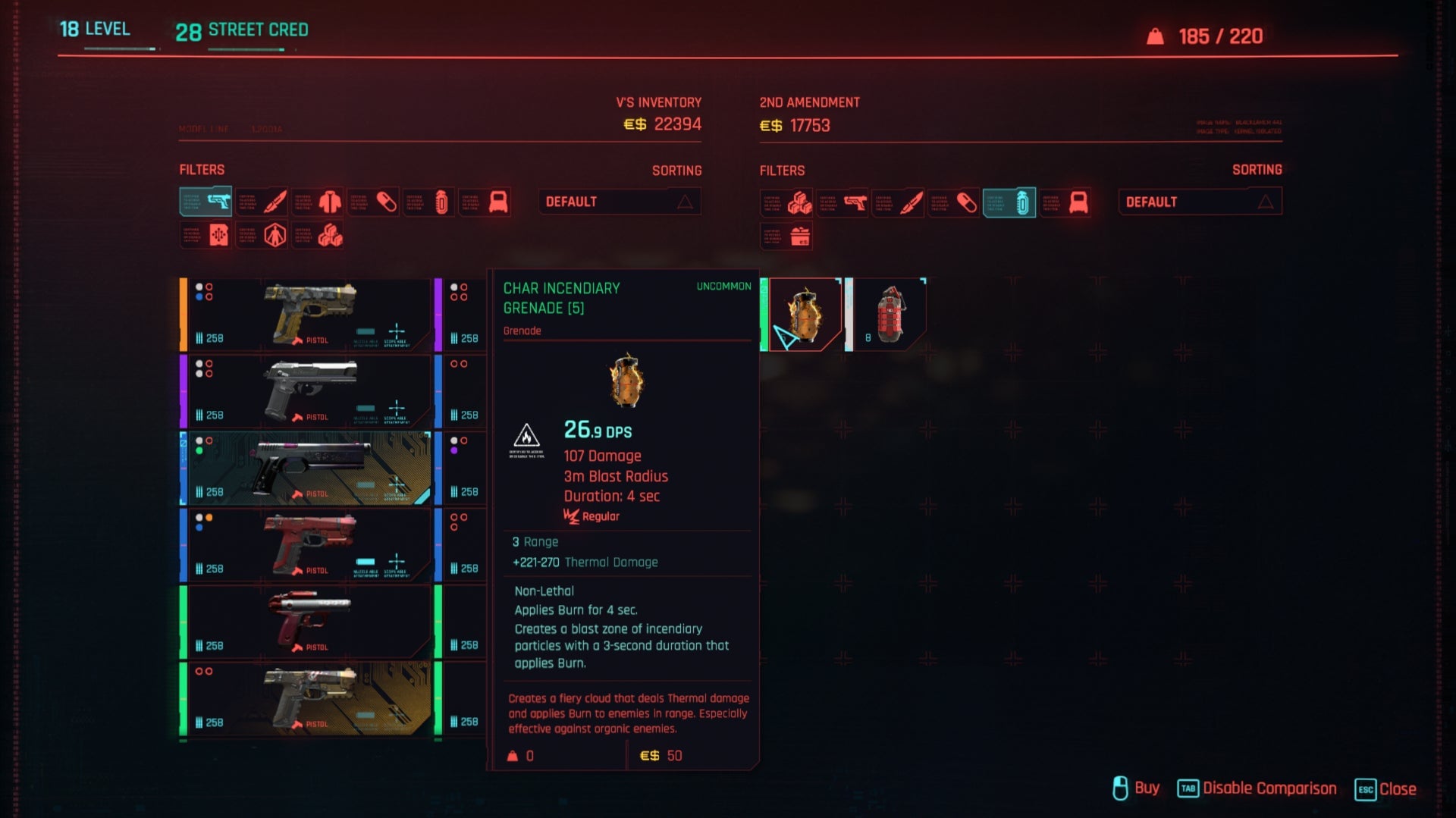Open the quickhacks chip filter in V's inventory

205,235
